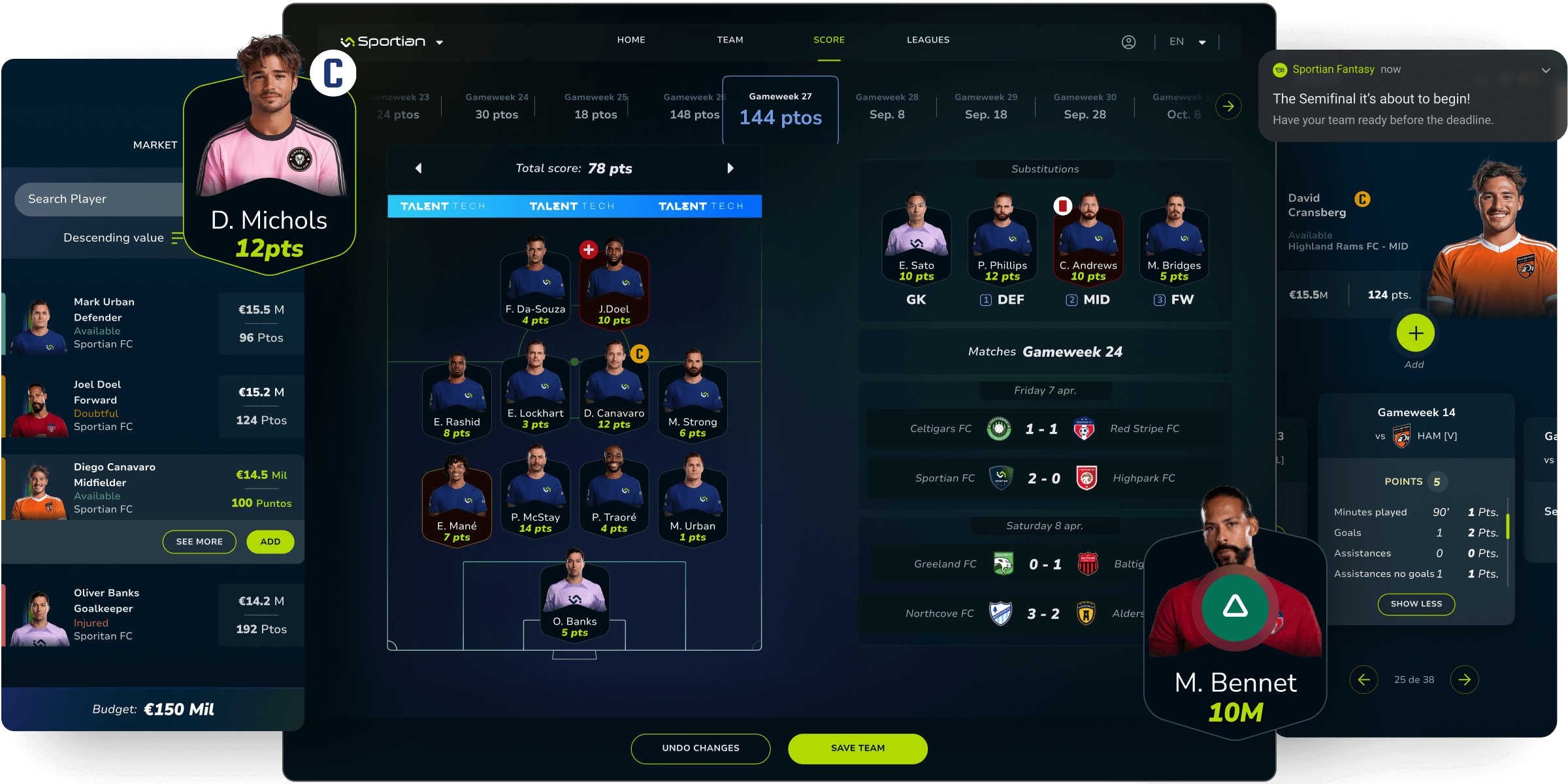Select the Gameweek 28 tab

pyautogui.click(x=887, y=106)
